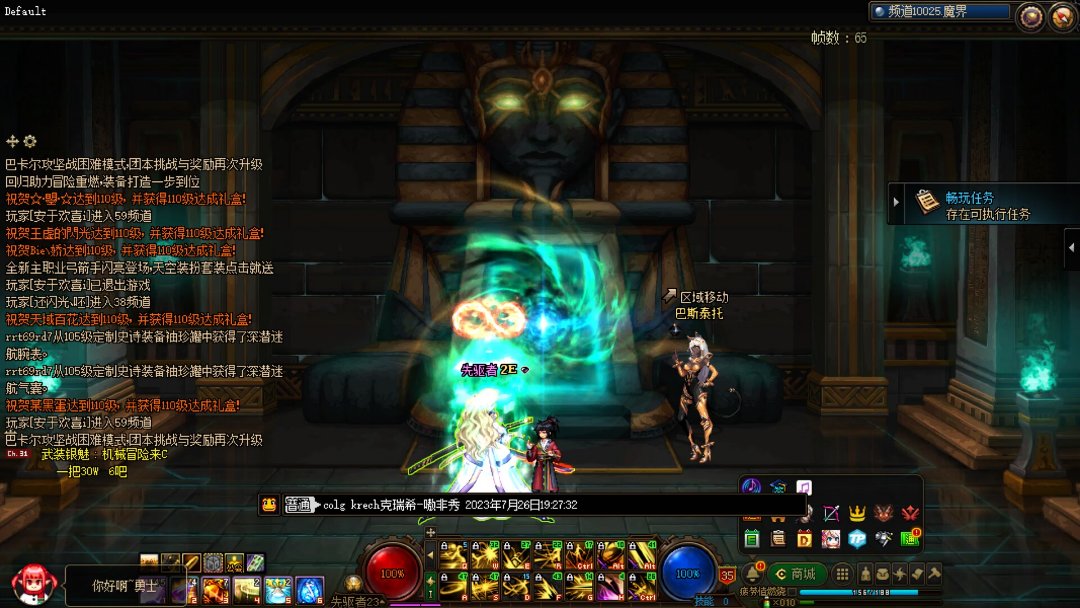Select the TP icon in the menu panel
Viewport: 1080px width, 608px height.
pos(856,539)
